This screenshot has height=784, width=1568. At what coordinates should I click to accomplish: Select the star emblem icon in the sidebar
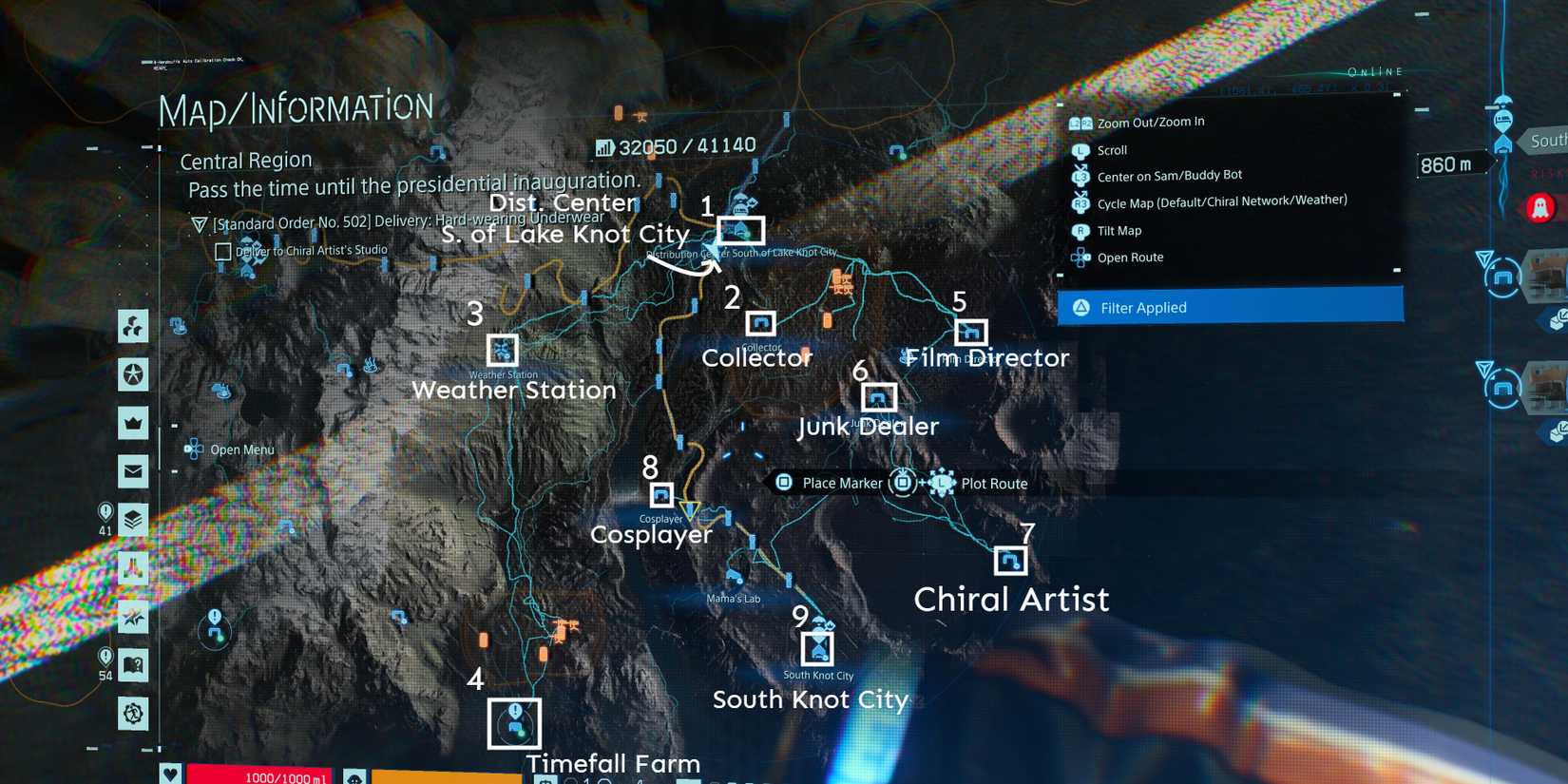pyautogui.click(x=133, y=374)
